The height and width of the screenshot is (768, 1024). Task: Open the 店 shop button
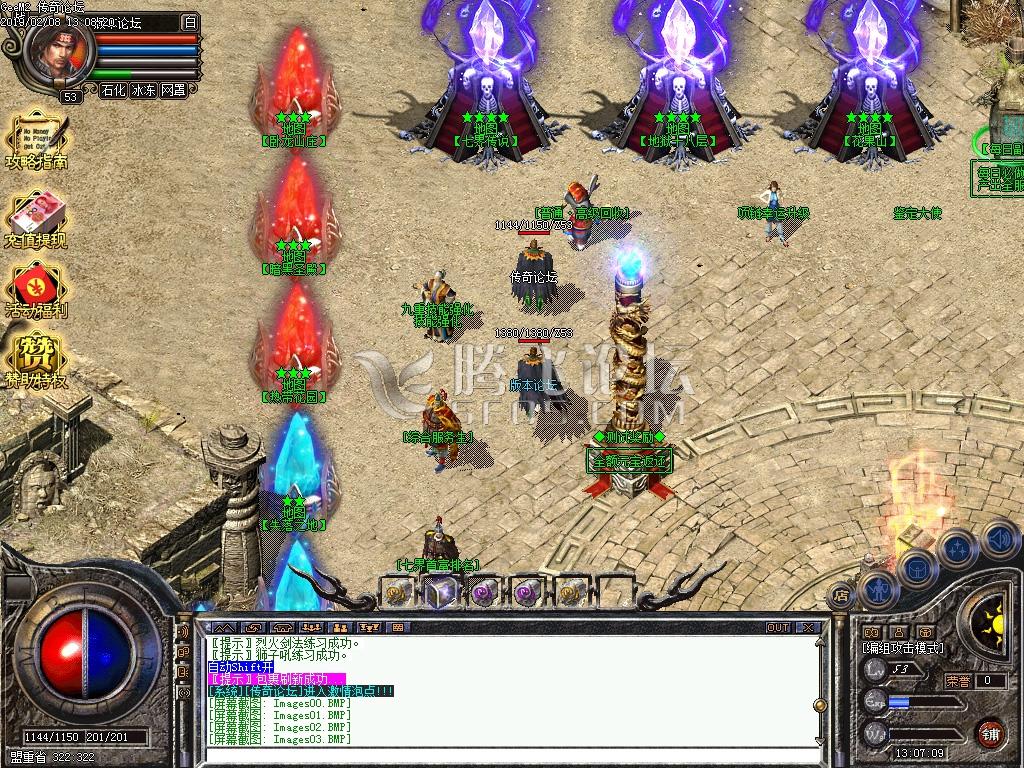click(x=840, y=594)
